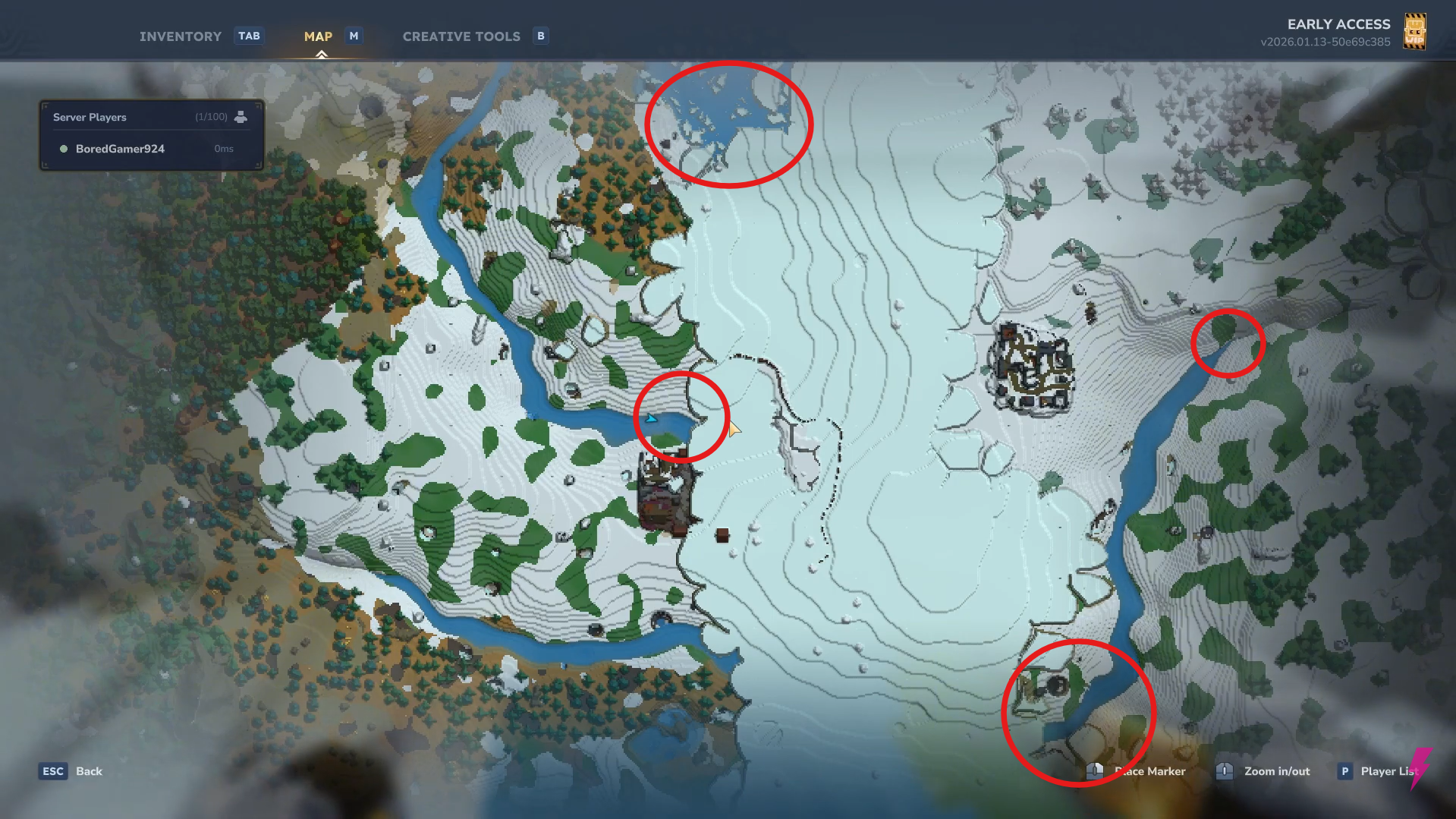
Task: Click the cyan player arrow on the map
Action: point(650,417)
